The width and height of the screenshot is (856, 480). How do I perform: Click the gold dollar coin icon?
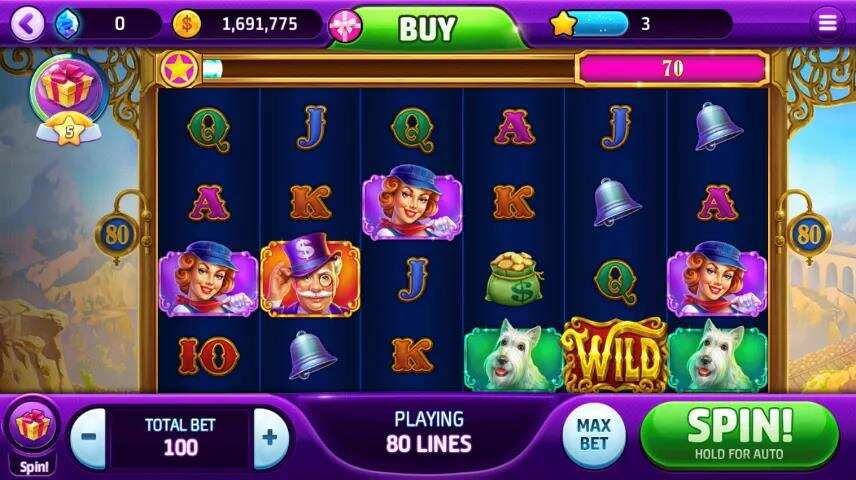187,23
